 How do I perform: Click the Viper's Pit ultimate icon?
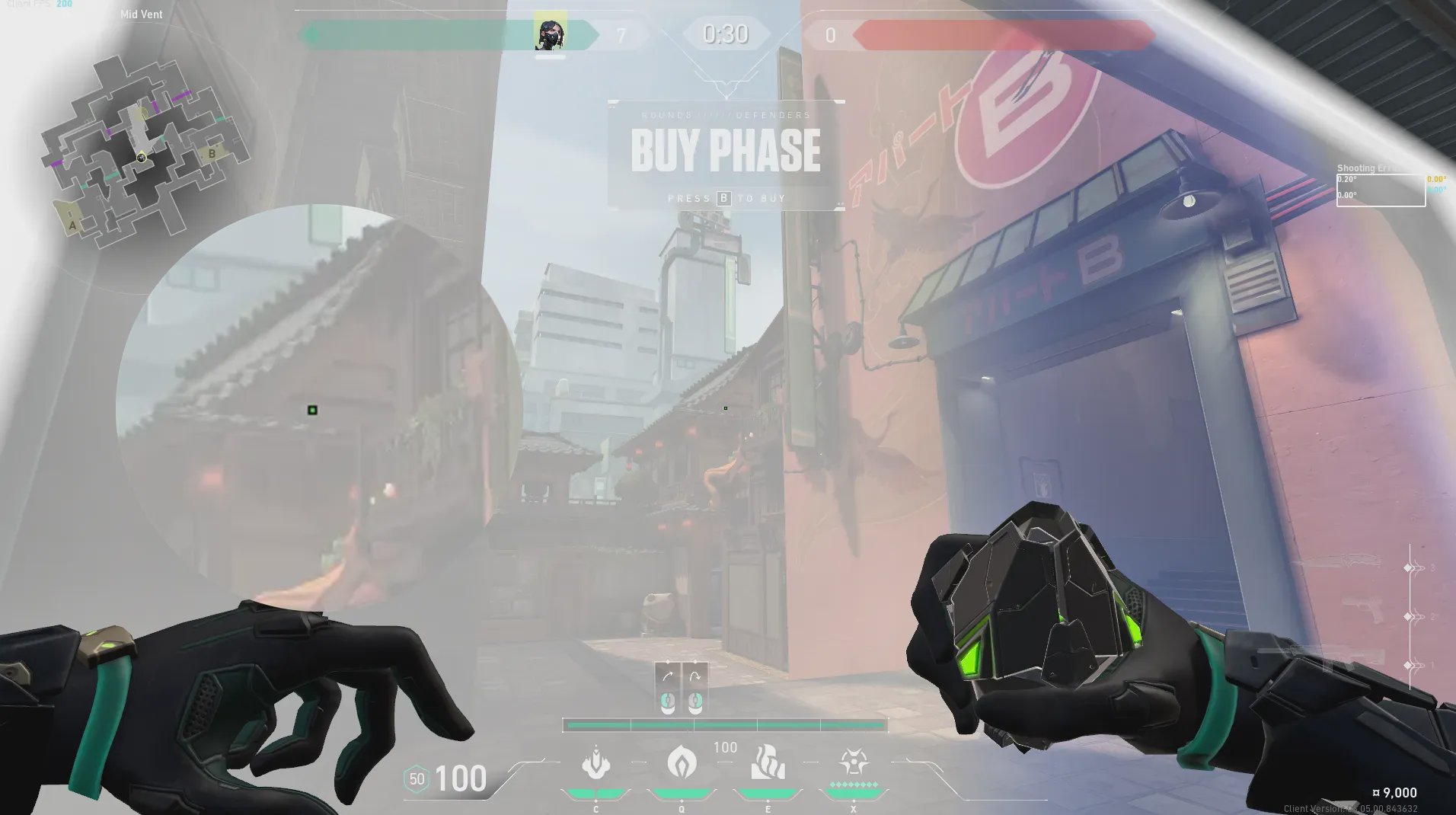[x=854, y=762]
